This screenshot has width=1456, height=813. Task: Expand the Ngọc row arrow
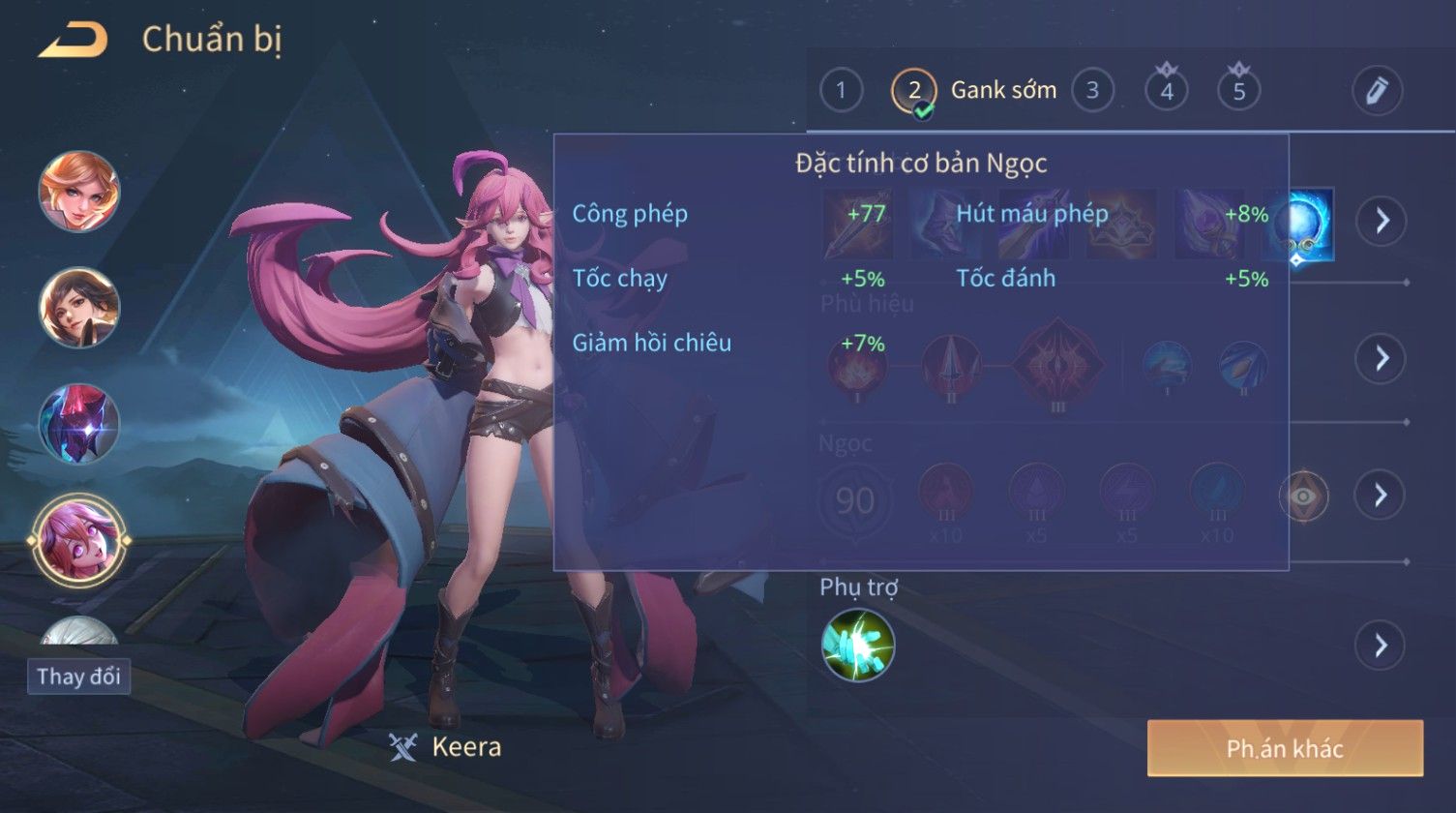(x=1381, y=496)
